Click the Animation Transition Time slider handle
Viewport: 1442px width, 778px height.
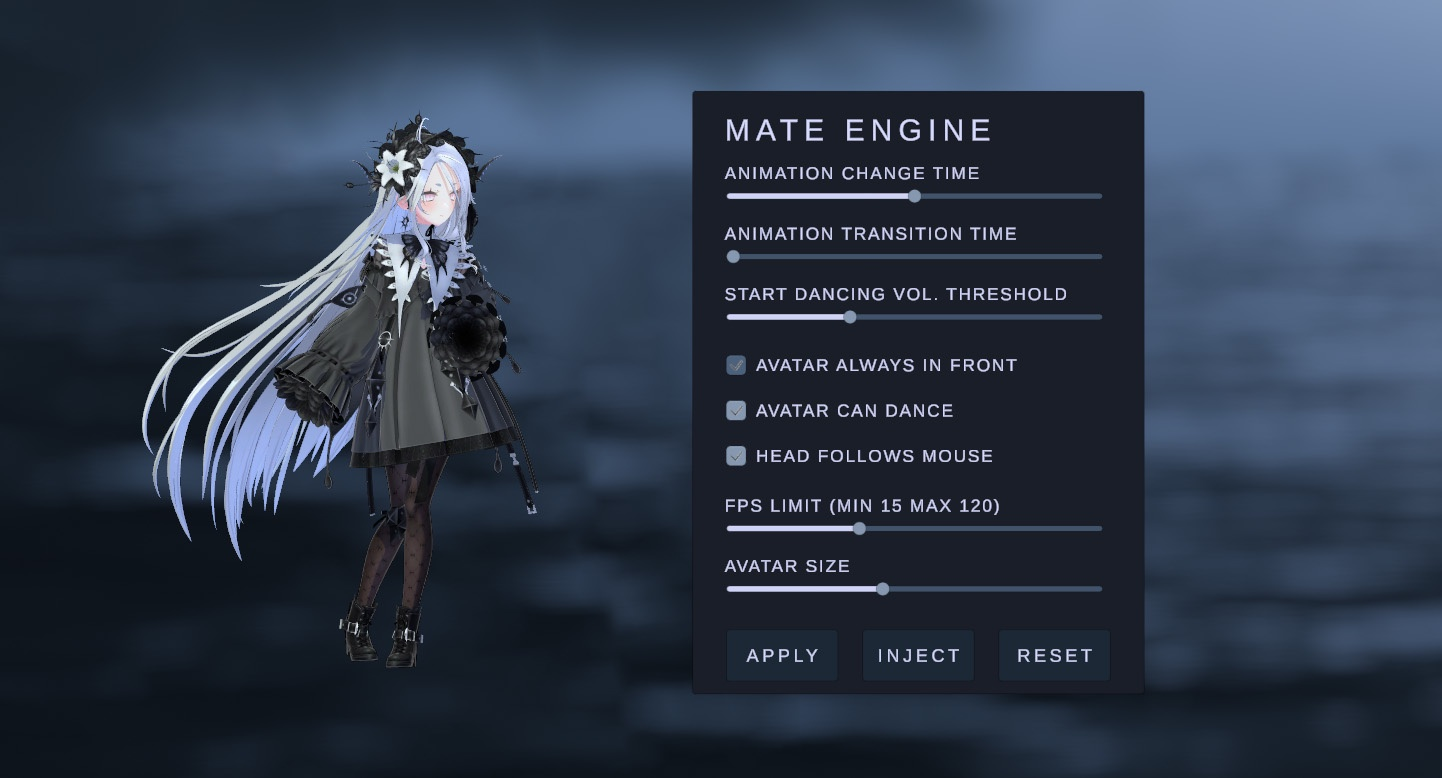tap(733, 256)
